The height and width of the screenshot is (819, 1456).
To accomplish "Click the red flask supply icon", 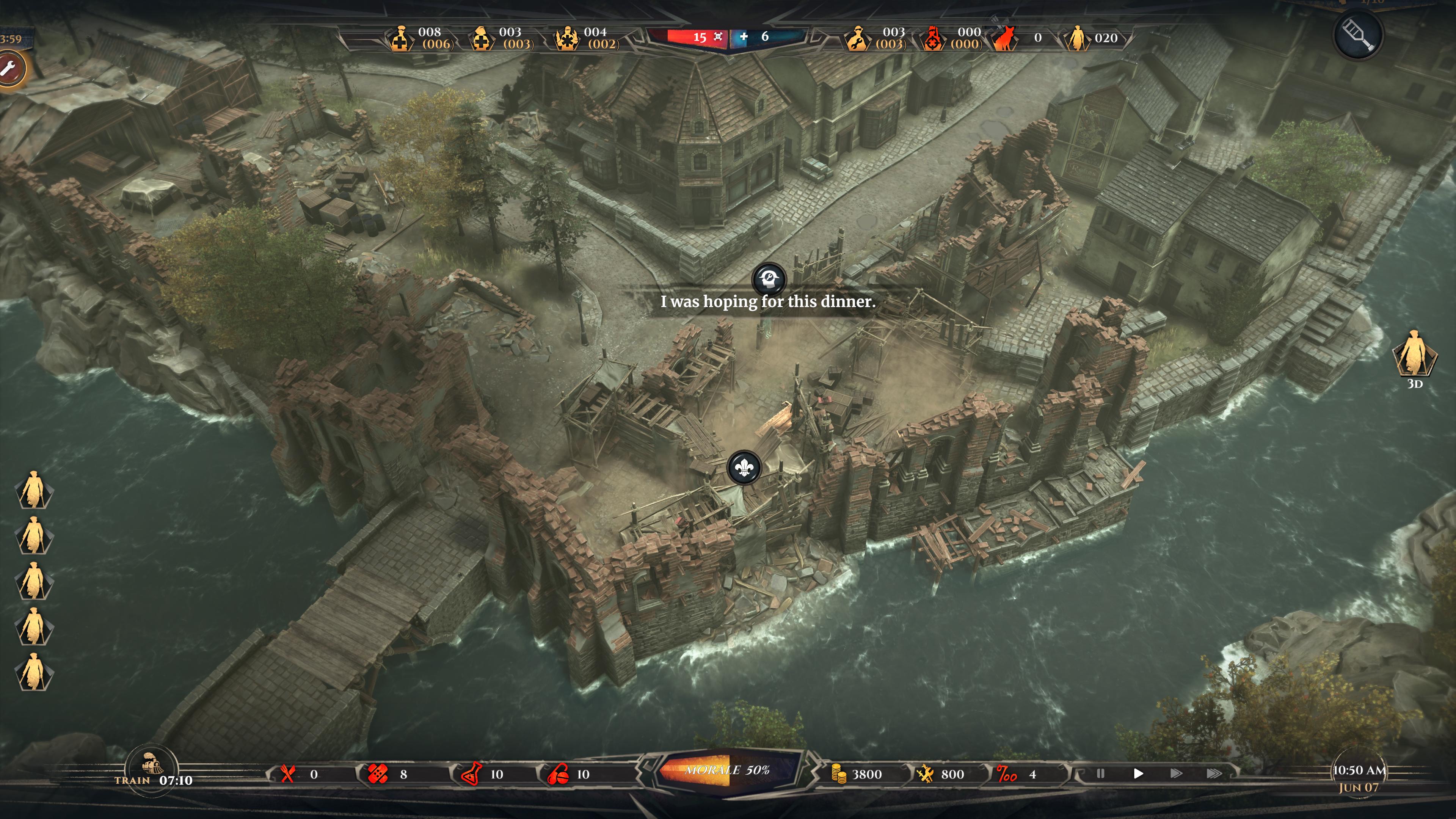I will (x=471, y=774).
